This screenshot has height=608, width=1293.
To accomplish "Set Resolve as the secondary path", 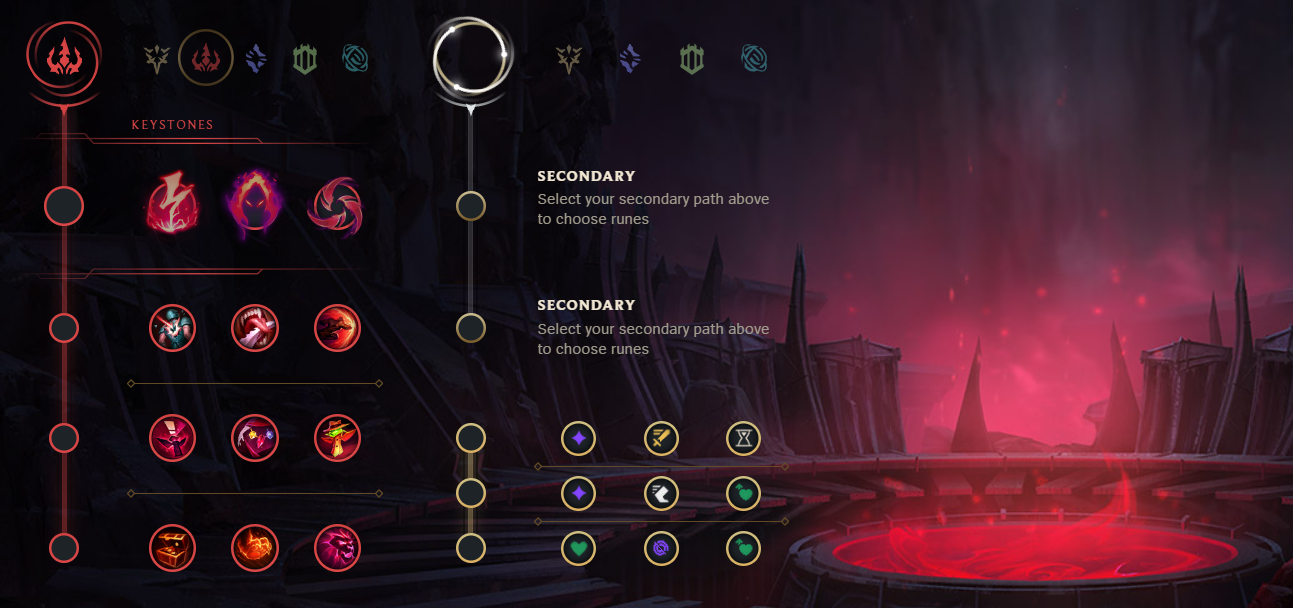I will pos(691,59).
